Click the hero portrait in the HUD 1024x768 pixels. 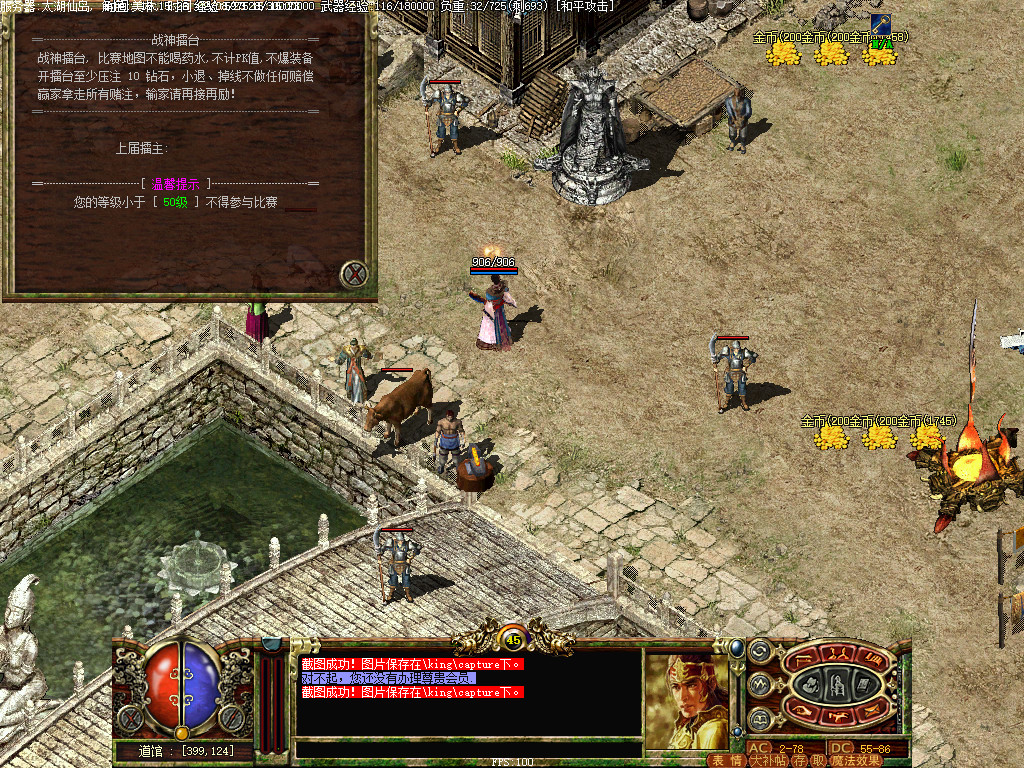686,700
